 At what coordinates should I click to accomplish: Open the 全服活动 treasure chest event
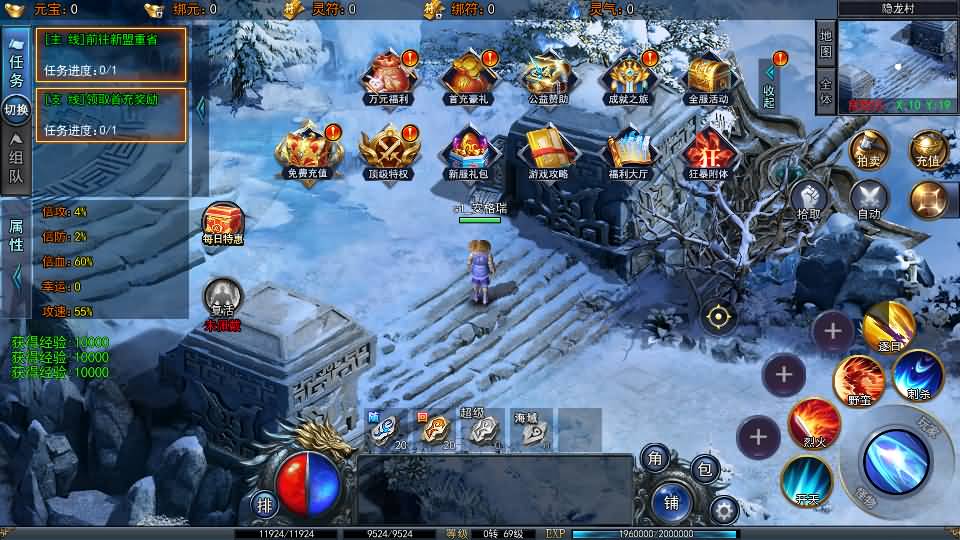click(x=709, y=76)
